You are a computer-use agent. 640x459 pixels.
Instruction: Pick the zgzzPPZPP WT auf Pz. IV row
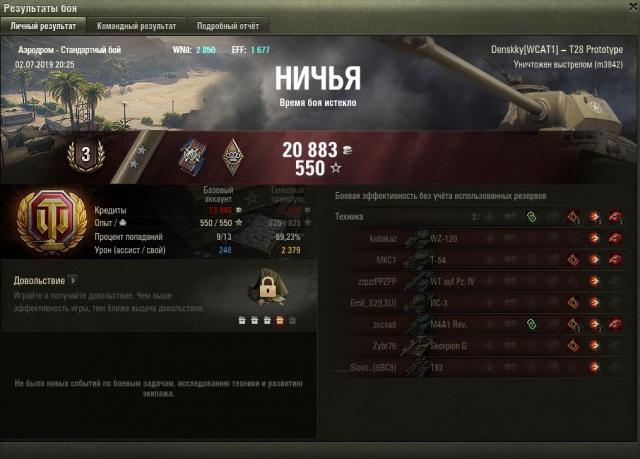480,281
